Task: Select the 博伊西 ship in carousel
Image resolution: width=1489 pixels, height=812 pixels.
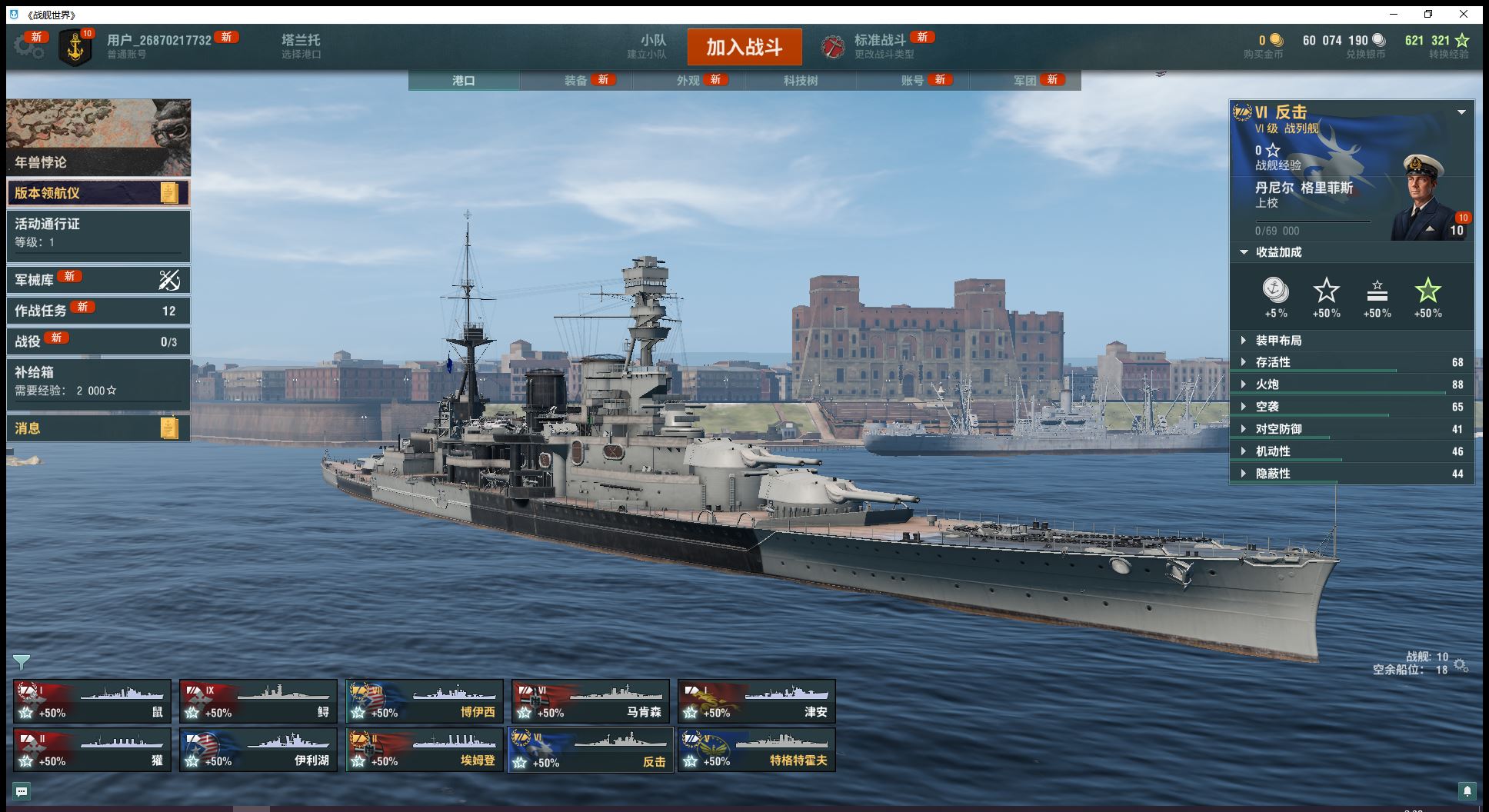Action: (x=425, y=701)
